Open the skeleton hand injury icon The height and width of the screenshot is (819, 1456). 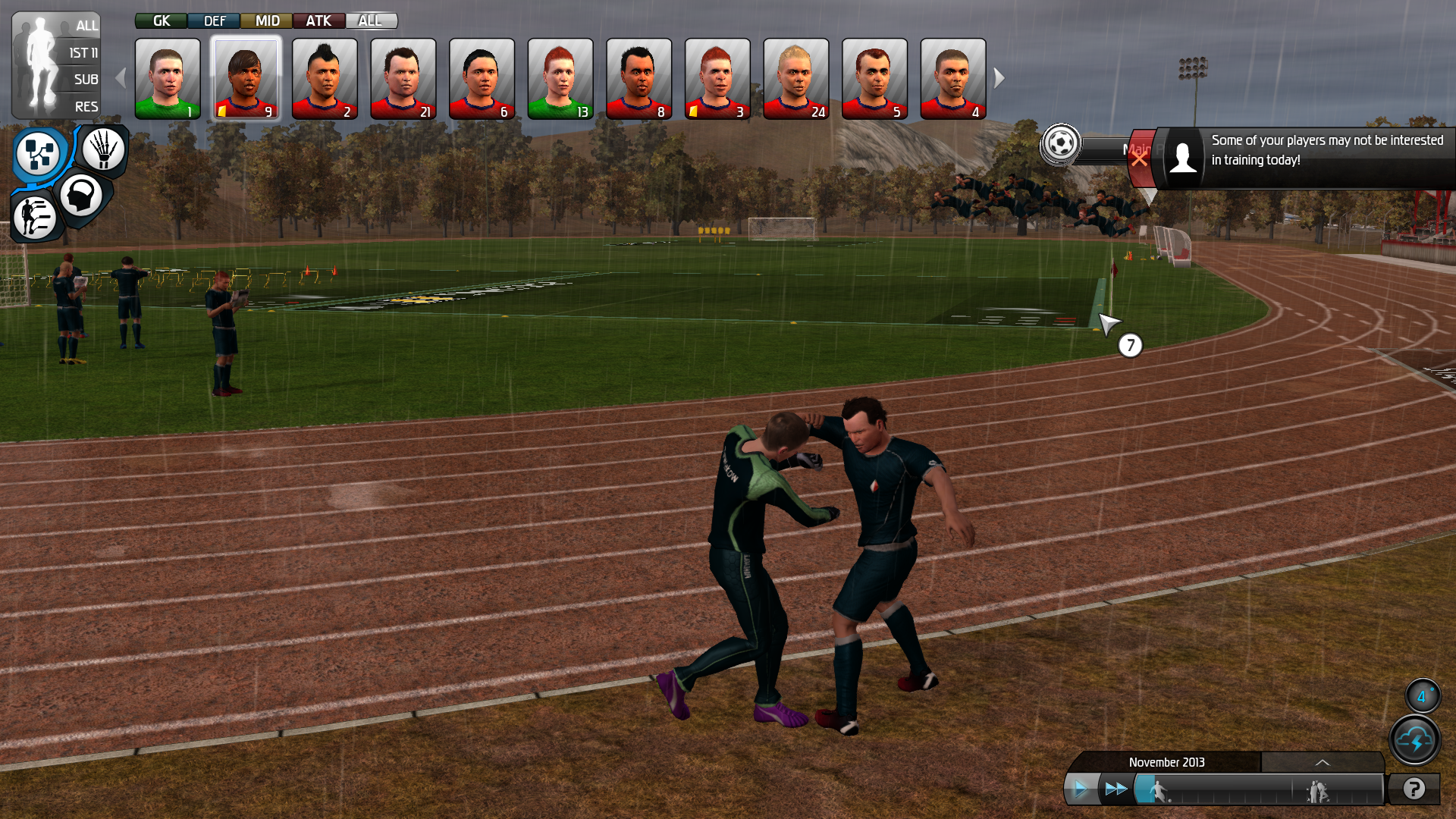click(104, 149)
